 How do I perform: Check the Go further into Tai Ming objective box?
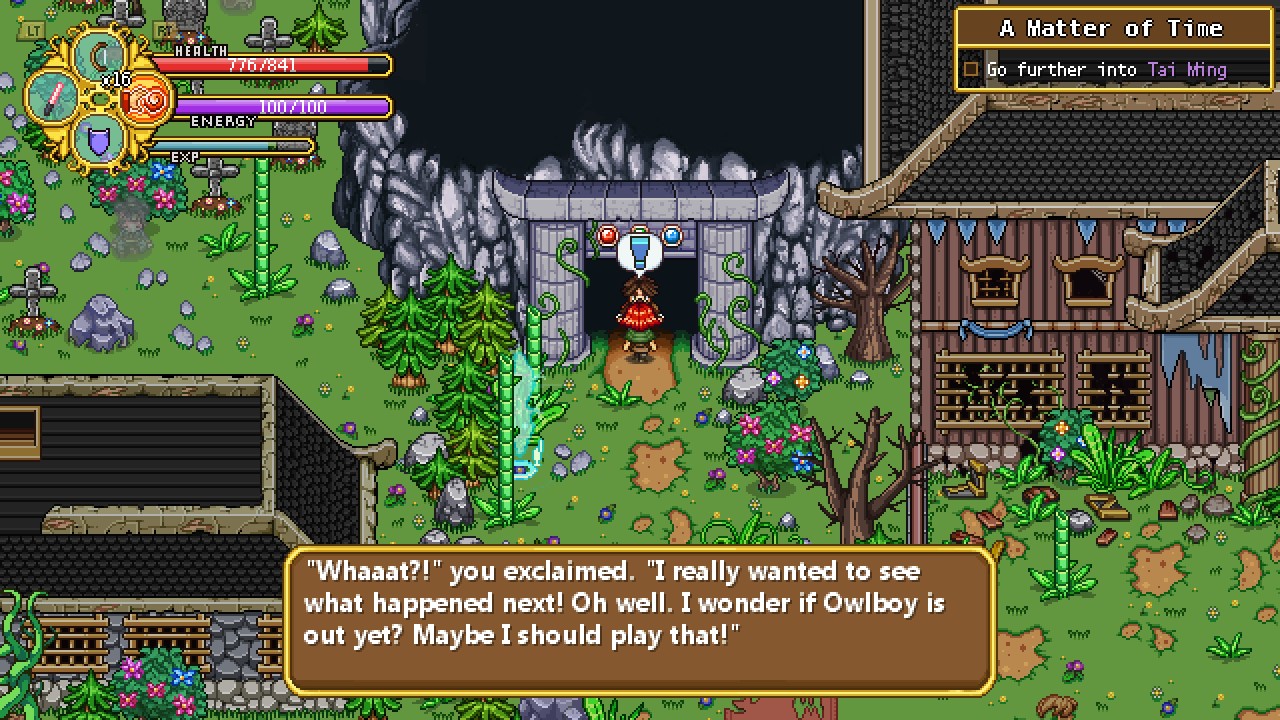(x=970, y=69)
